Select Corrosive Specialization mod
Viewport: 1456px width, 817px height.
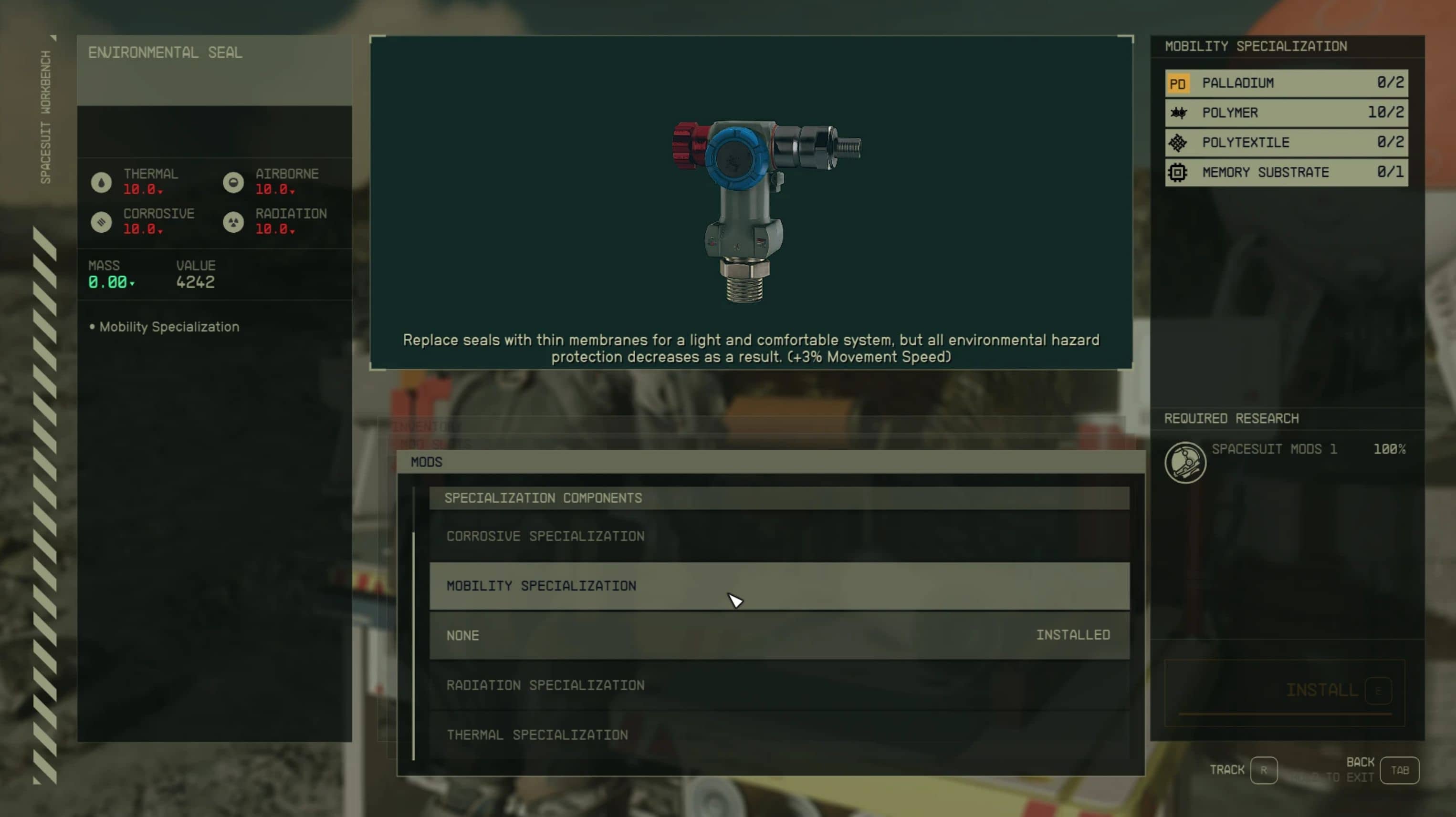click(779, 536)
